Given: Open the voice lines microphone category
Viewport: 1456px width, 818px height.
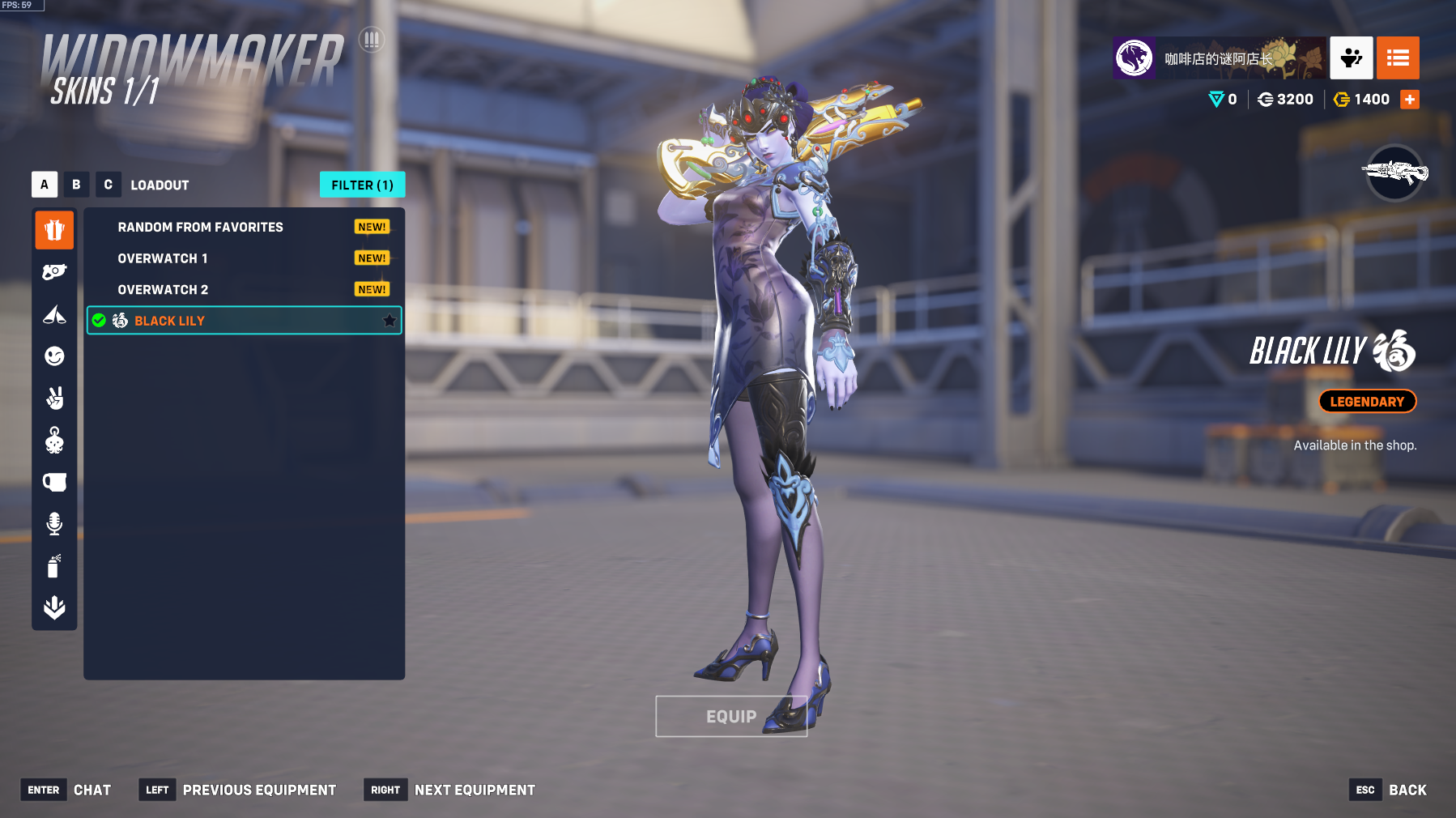Looking at the screenshot, I should pos(54,524).
